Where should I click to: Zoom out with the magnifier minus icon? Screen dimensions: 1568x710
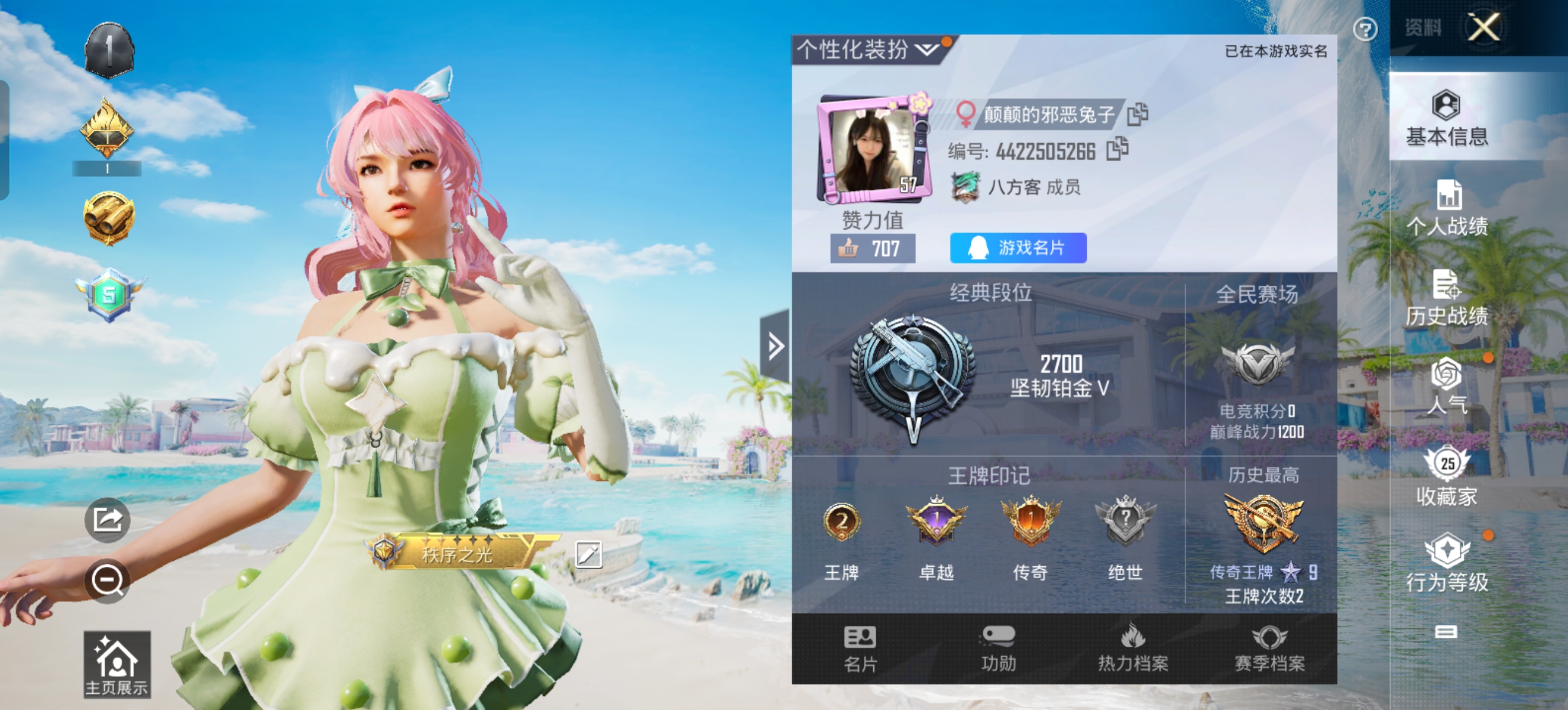coord(107,580)
